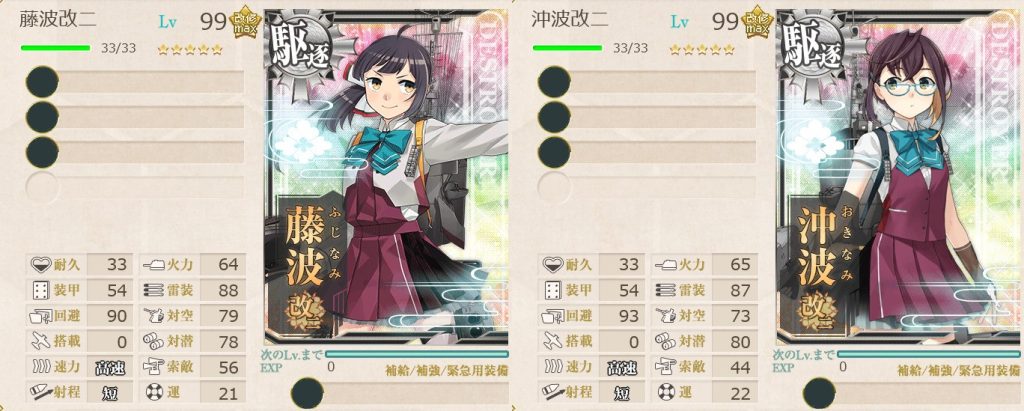Screen dimensions: 1024x411
Task: Select the Fujinami Kai Ni ship card
Action: [x=386, y=180]
